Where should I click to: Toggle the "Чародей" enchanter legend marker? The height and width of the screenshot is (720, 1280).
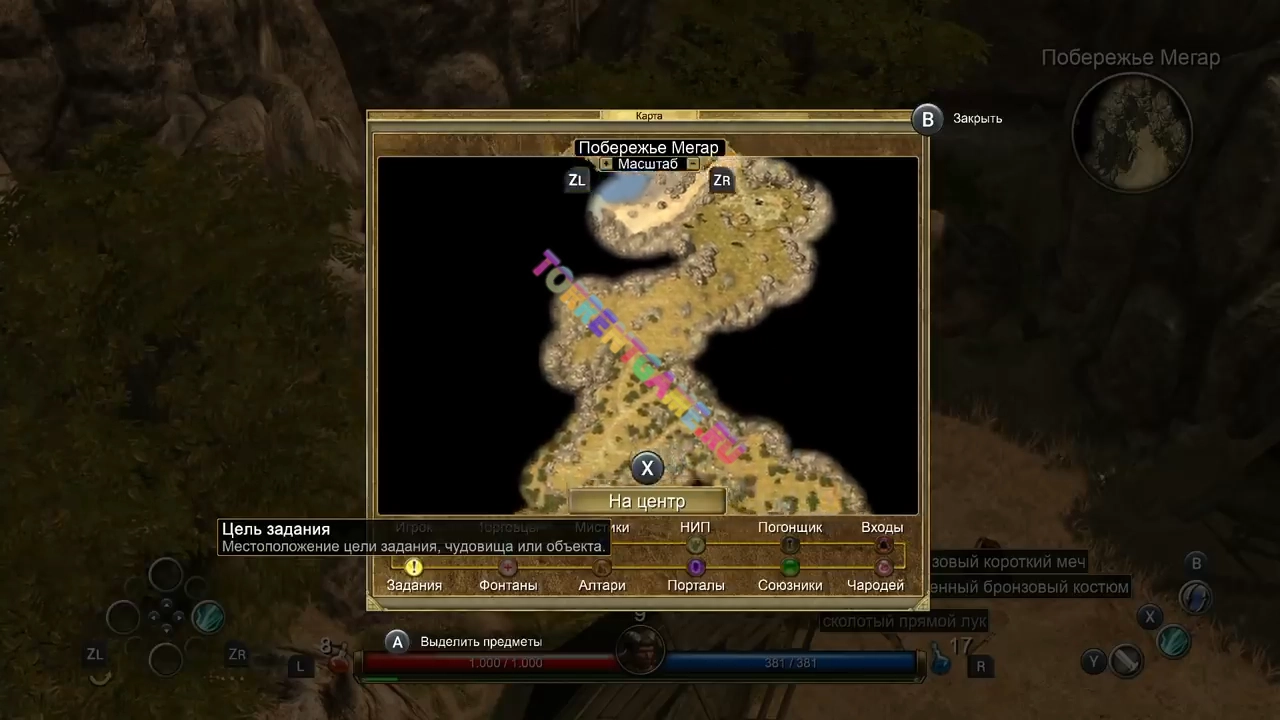(x=883, y=568)
